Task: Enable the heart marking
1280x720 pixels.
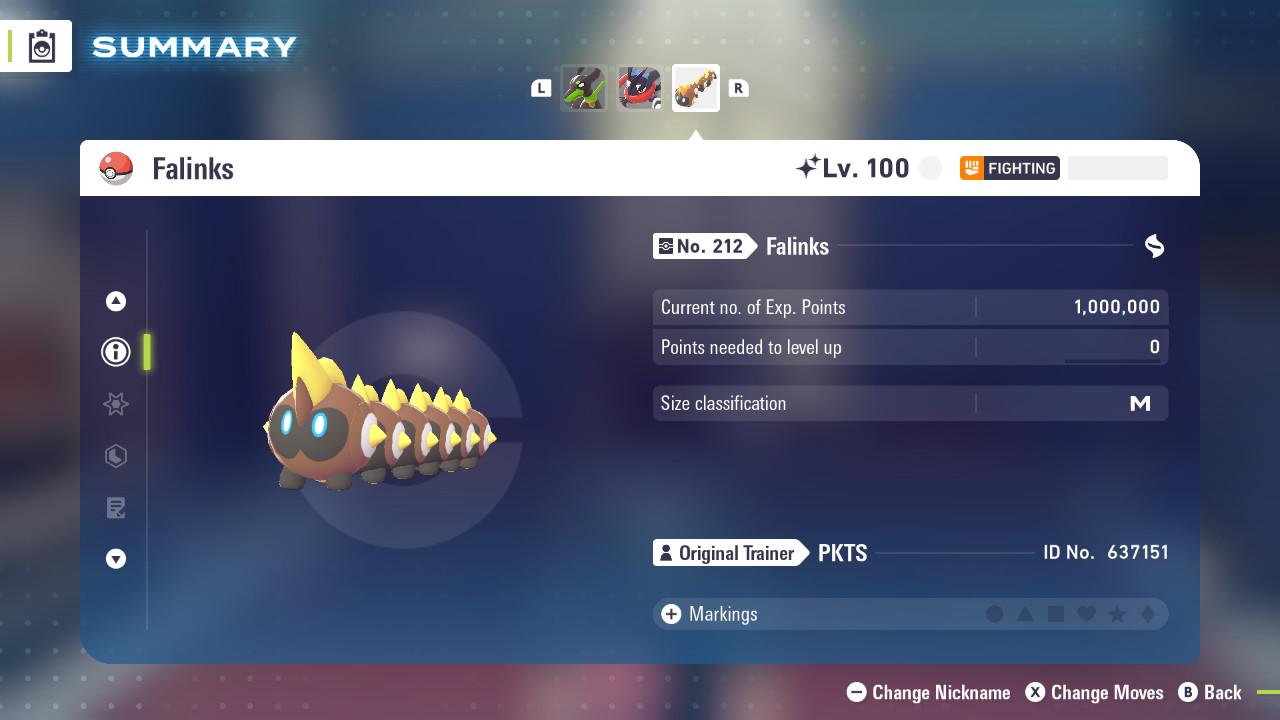Action: pos(1088,614)
